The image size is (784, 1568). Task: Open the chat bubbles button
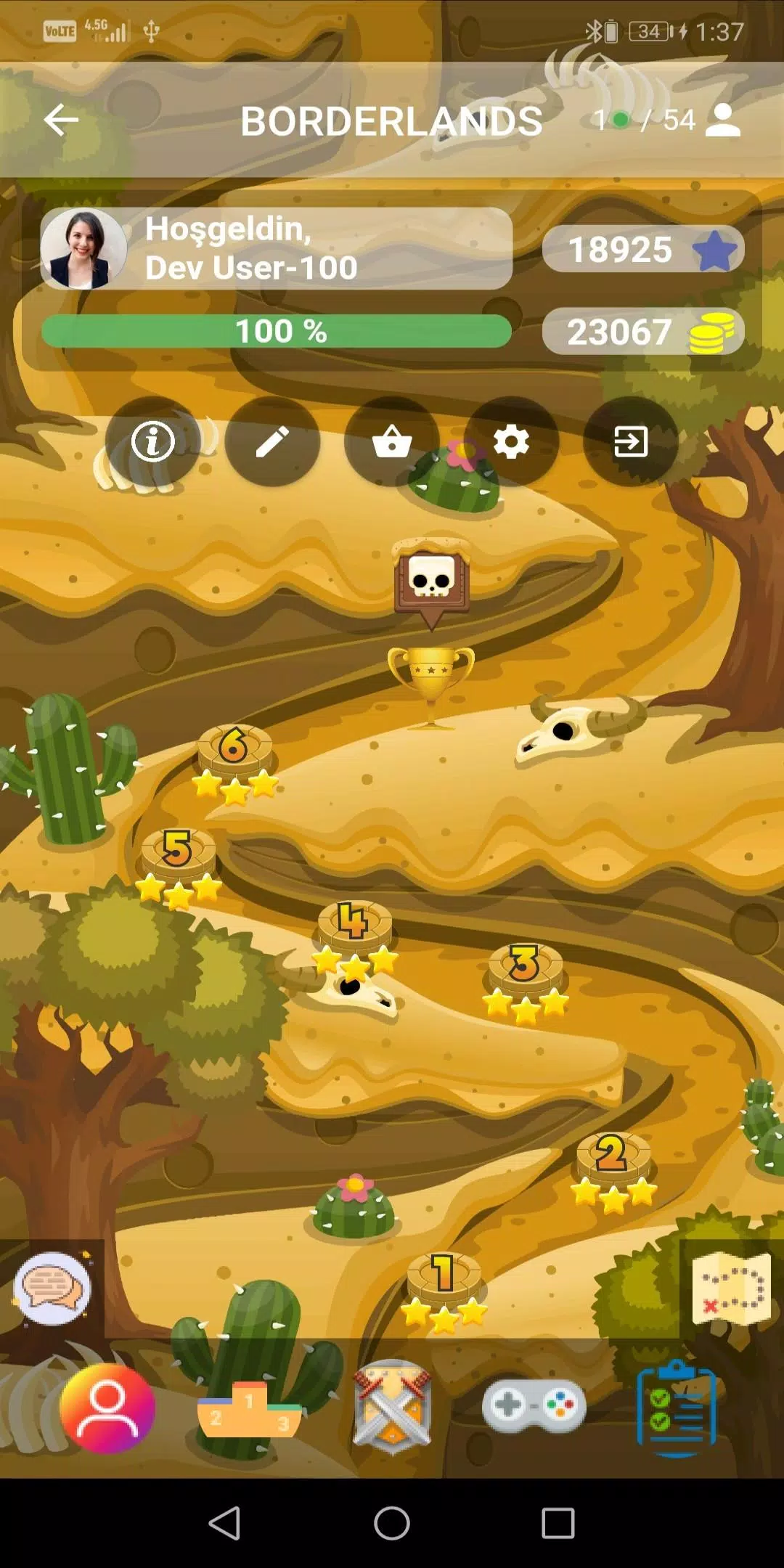[52, 1288]
